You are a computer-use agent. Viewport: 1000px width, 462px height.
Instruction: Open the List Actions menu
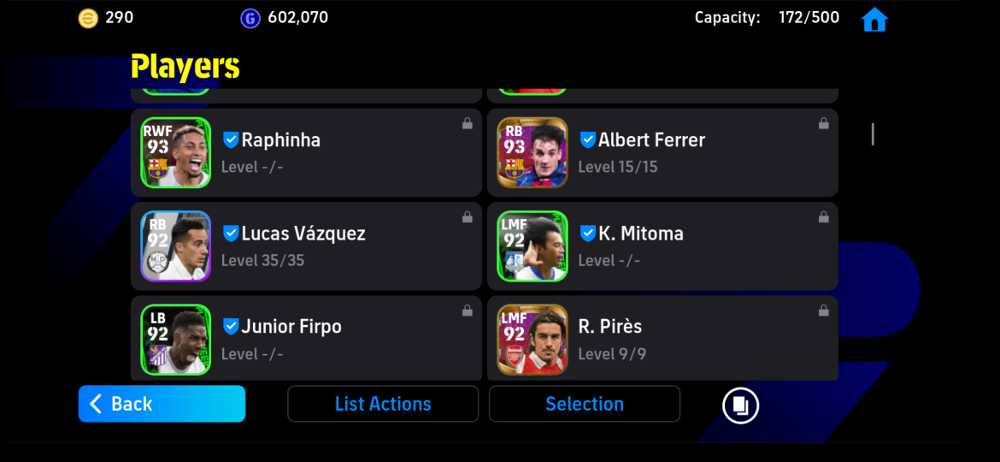tap(383, 404)
